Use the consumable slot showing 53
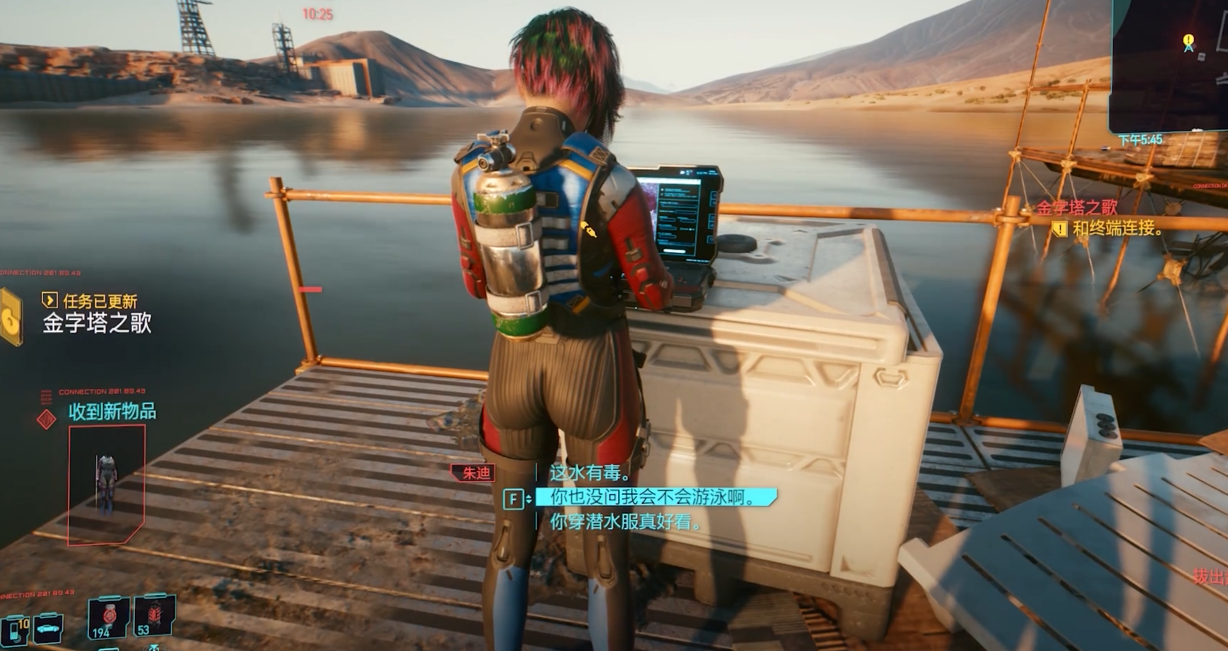The width and height of the screenshot is (1228, 651). [154, 615]
